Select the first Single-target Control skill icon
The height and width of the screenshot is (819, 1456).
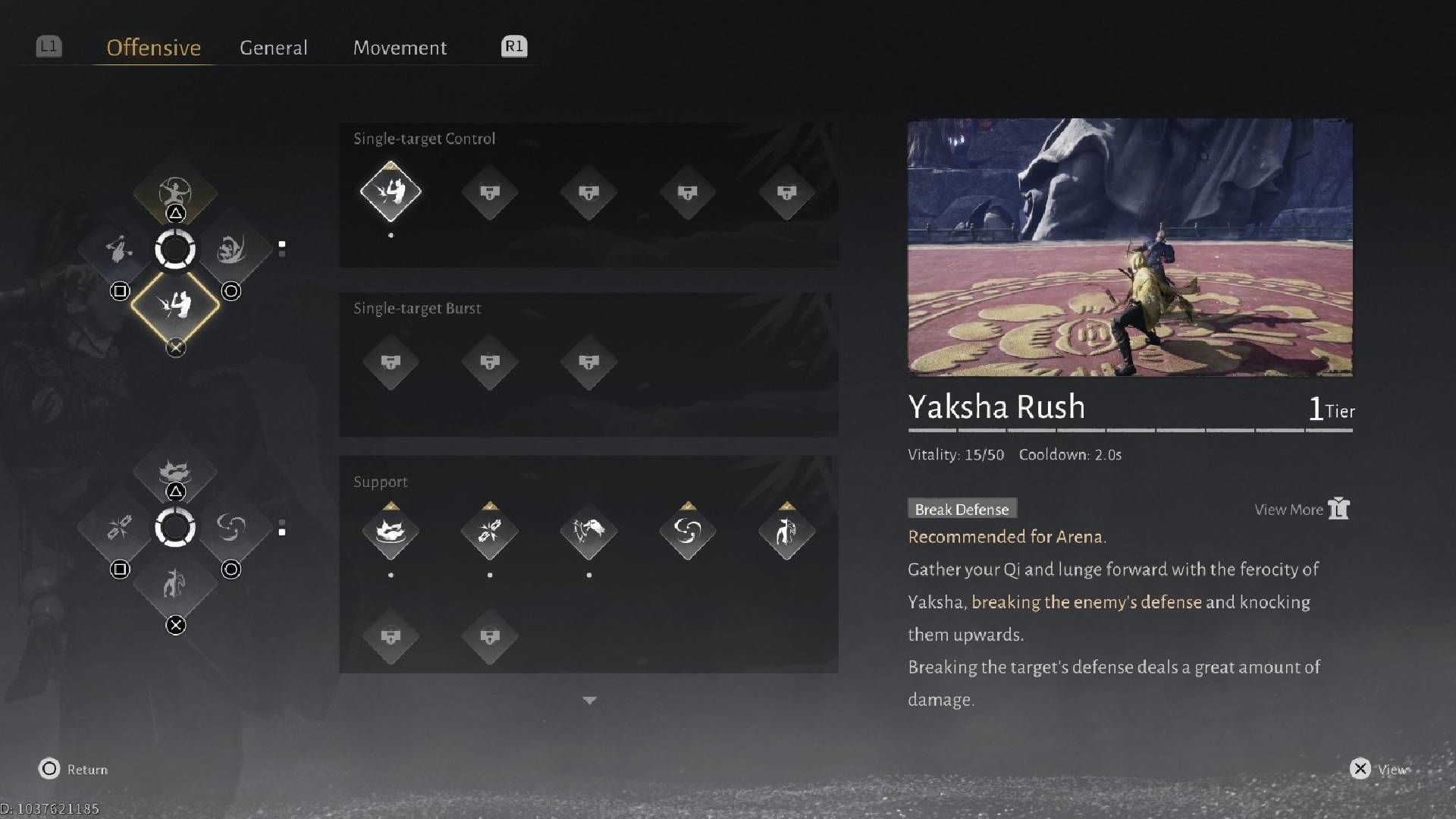click(x=391, y=193)
